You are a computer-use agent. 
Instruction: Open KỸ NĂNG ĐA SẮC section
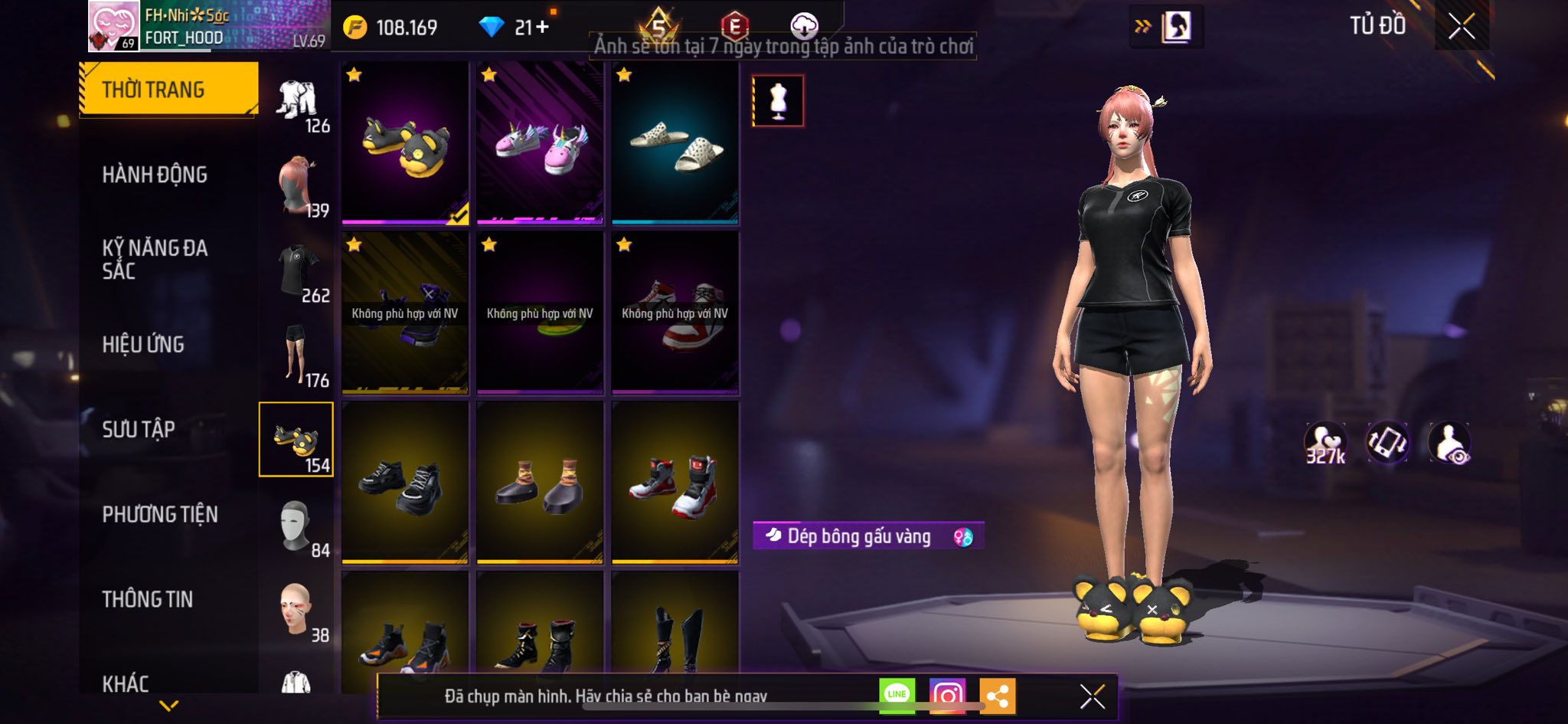[x=155, y=259]
